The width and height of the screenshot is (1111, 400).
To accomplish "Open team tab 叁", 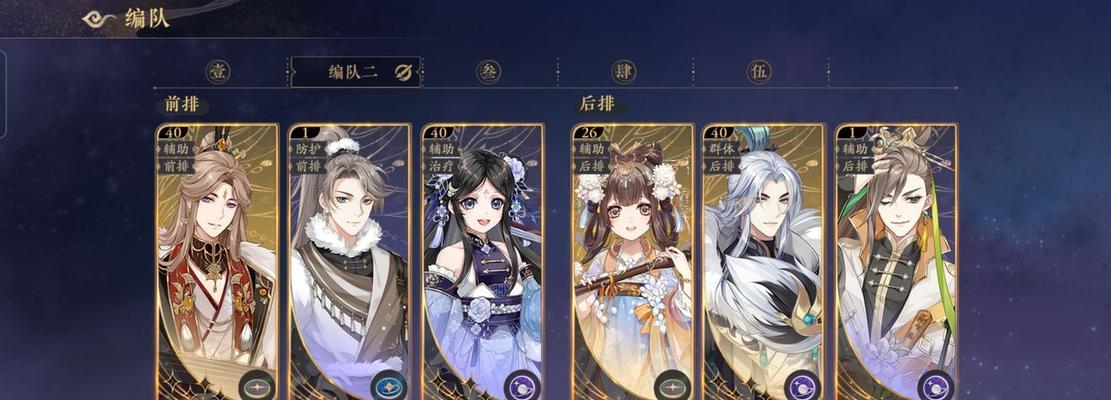I will [489, 72].
